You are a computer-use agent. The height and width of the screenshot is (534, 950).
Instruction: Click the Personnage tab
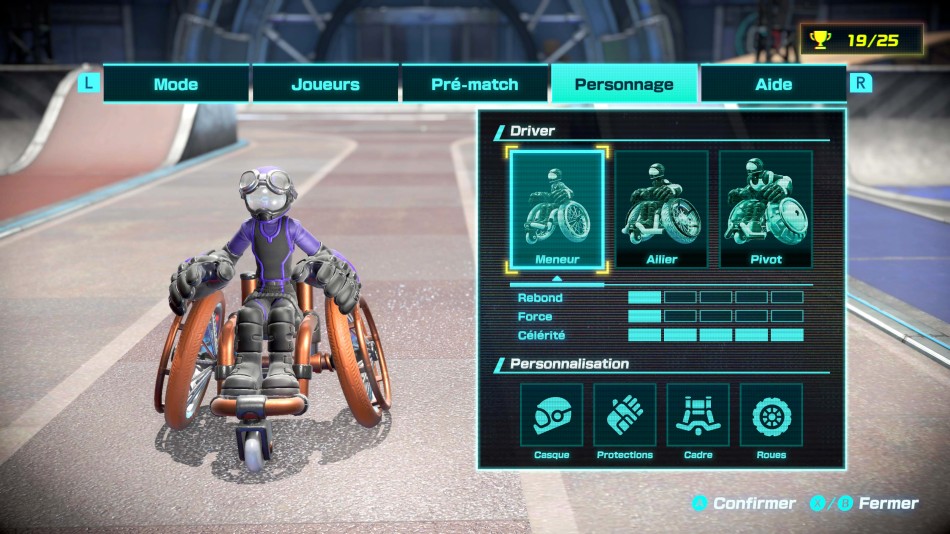point(624,84)
